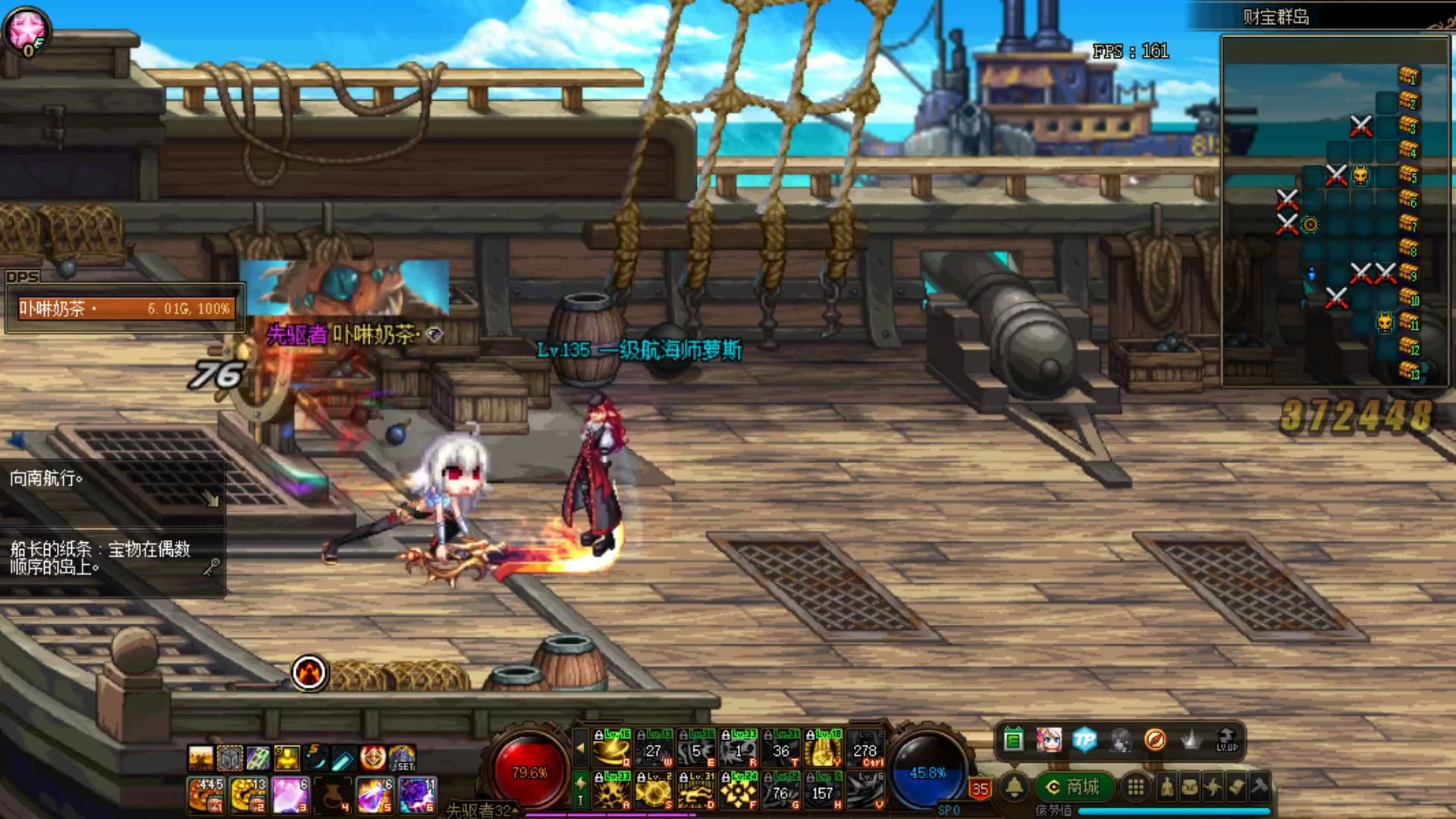Use the pink crystal item in slot 3
The width and height of the screenshot is (1456, 819).
pos(289,795)
